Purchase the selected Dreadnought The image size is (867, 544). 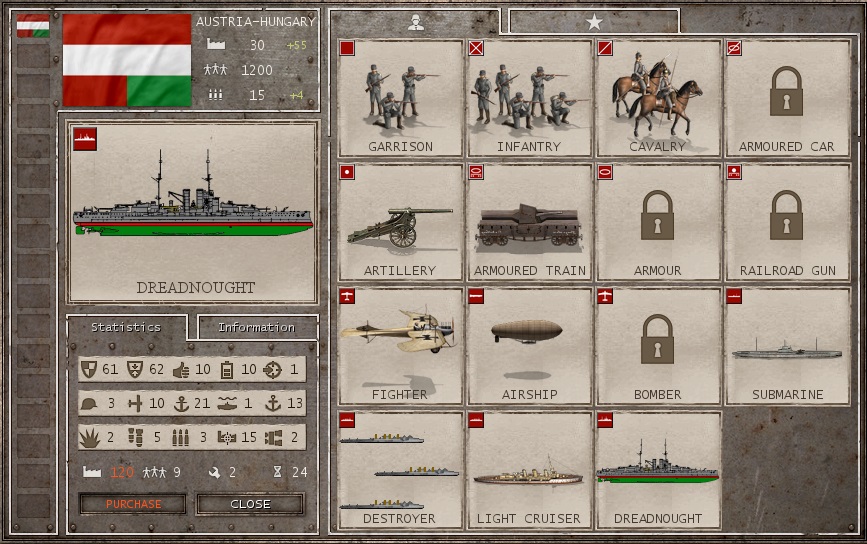click(x=133, y=504)
